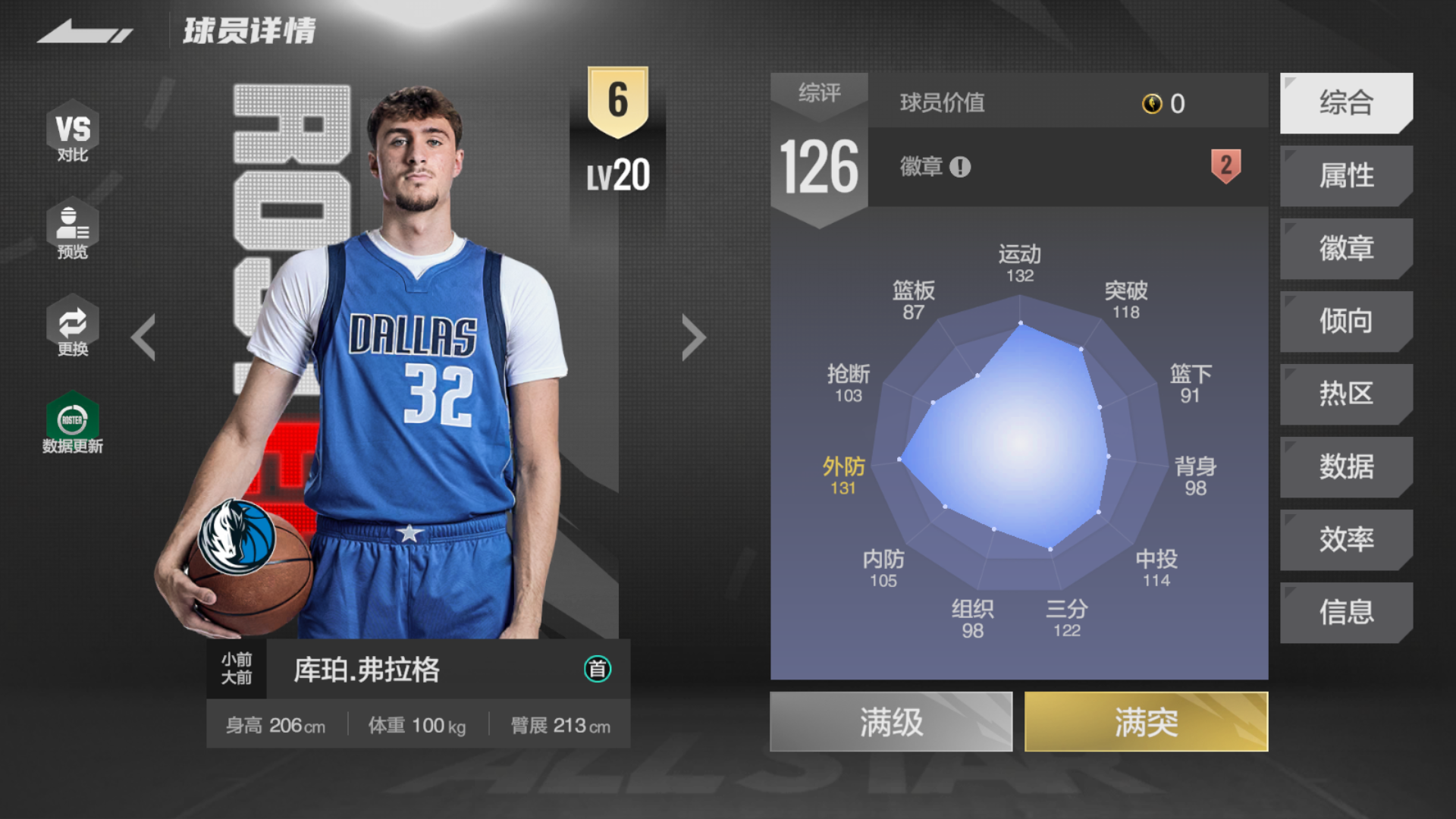Click the red badge count shield

[1225, 165]
